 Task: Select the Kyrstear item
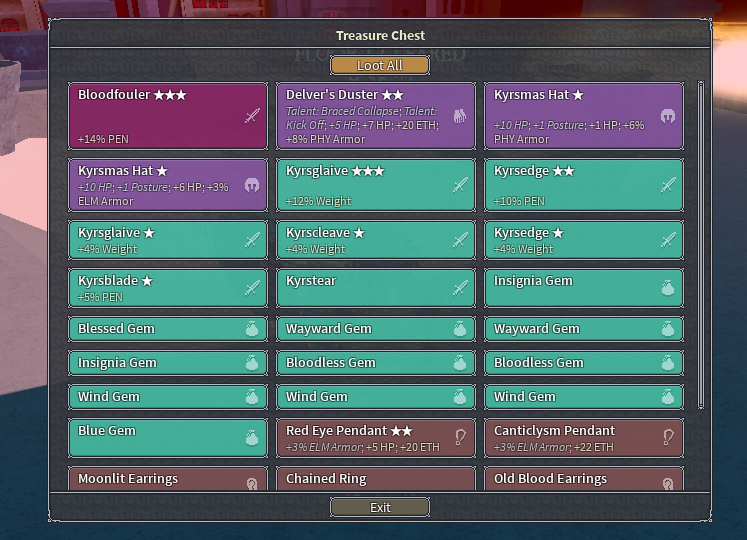(376, 288)
